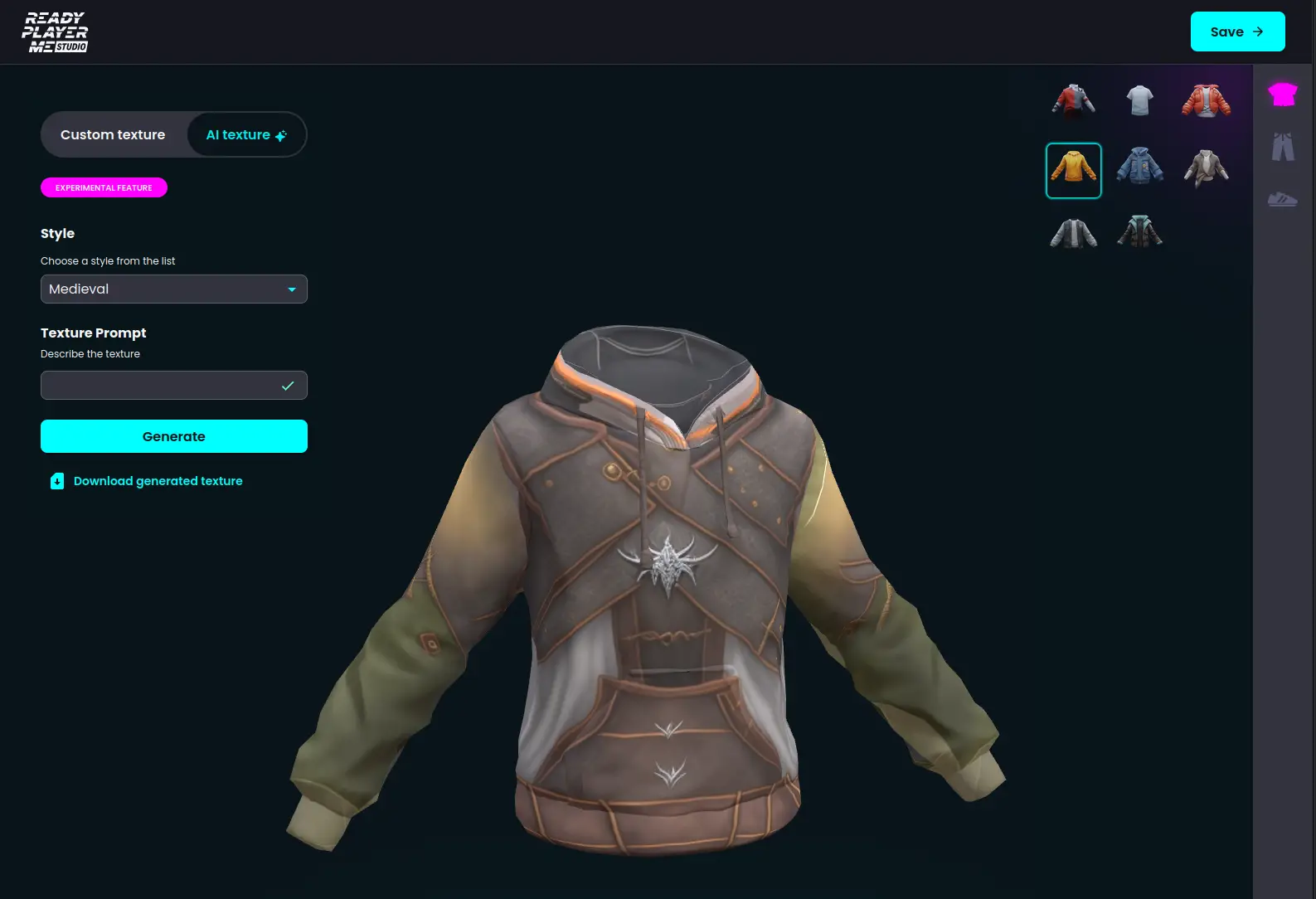
Task: Pick the blue denim jacket thumbnail
Action: (x=1139, y=166)
